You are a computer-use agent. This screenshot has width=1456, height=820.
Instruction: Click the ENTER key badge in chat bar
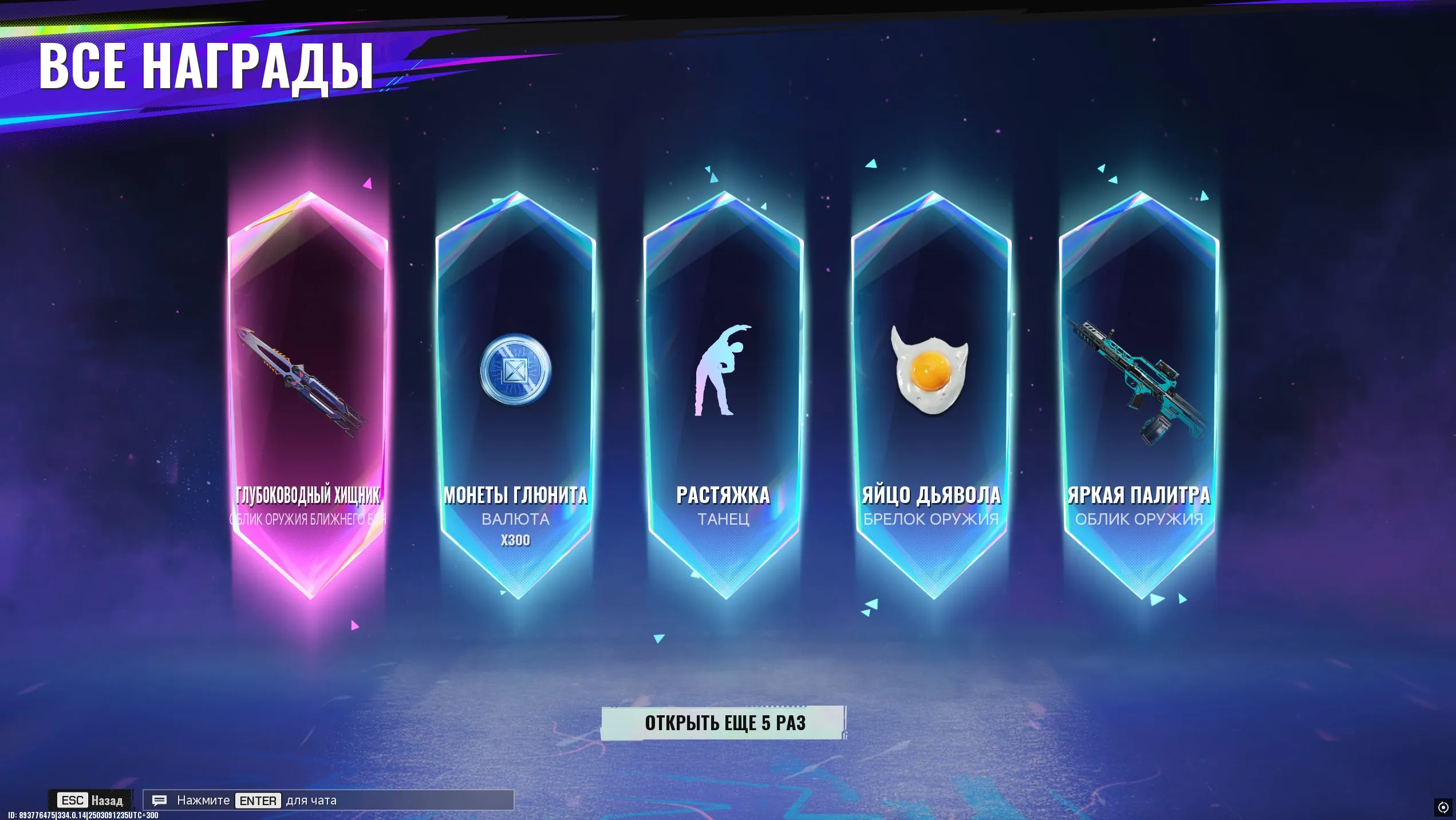258,801
